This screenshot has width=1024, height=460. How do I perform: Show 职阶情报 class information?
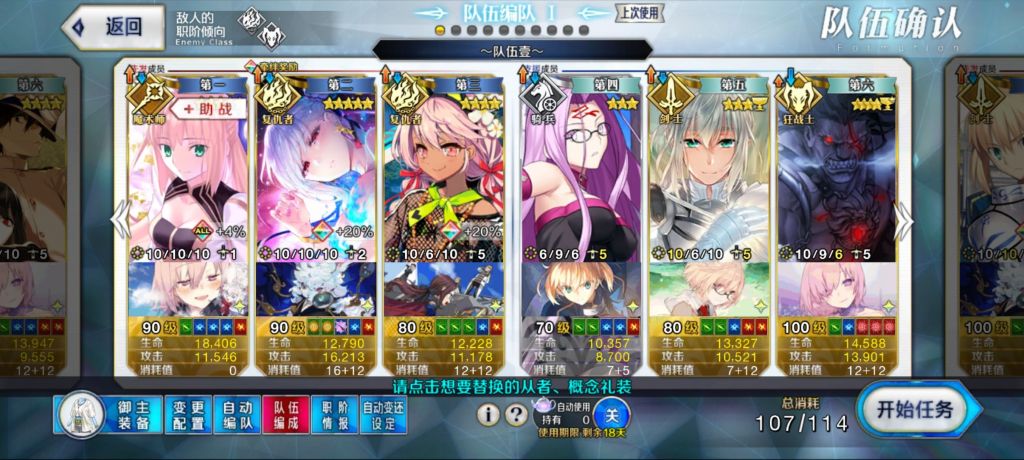pos(335,415)
